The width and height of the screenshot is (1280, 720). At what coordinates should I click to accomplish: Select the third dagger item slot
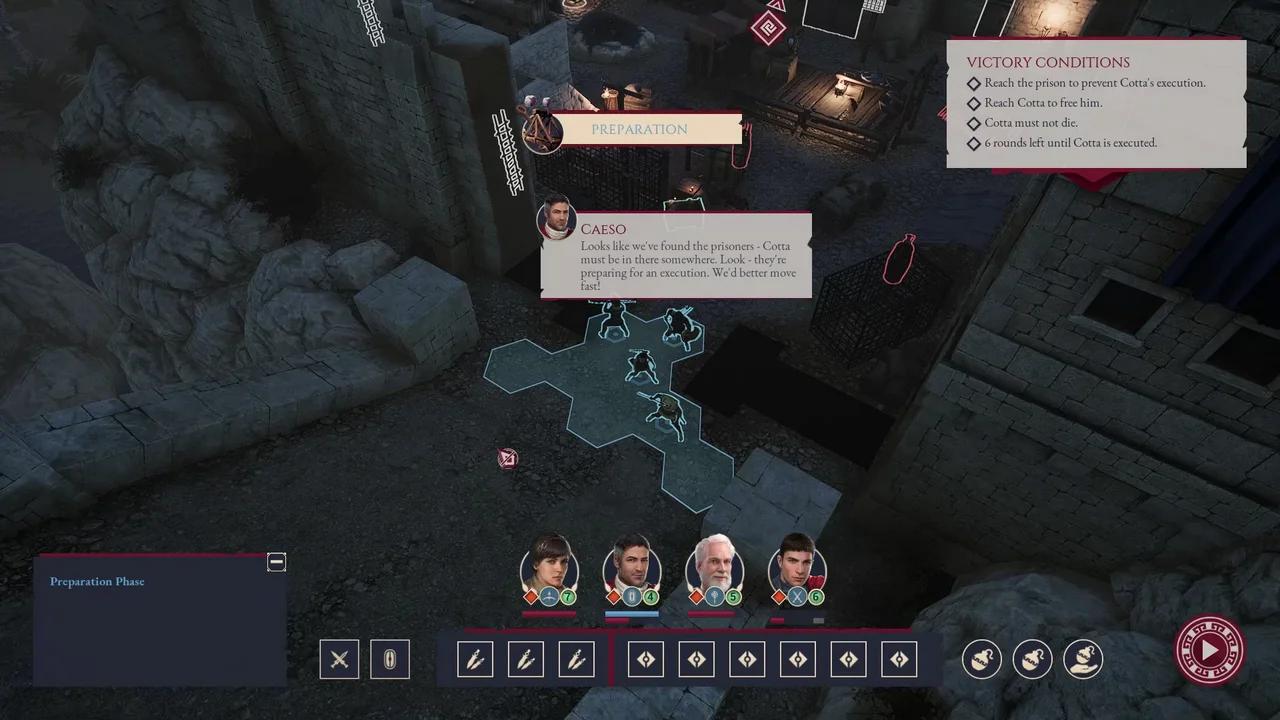[577, 659]
